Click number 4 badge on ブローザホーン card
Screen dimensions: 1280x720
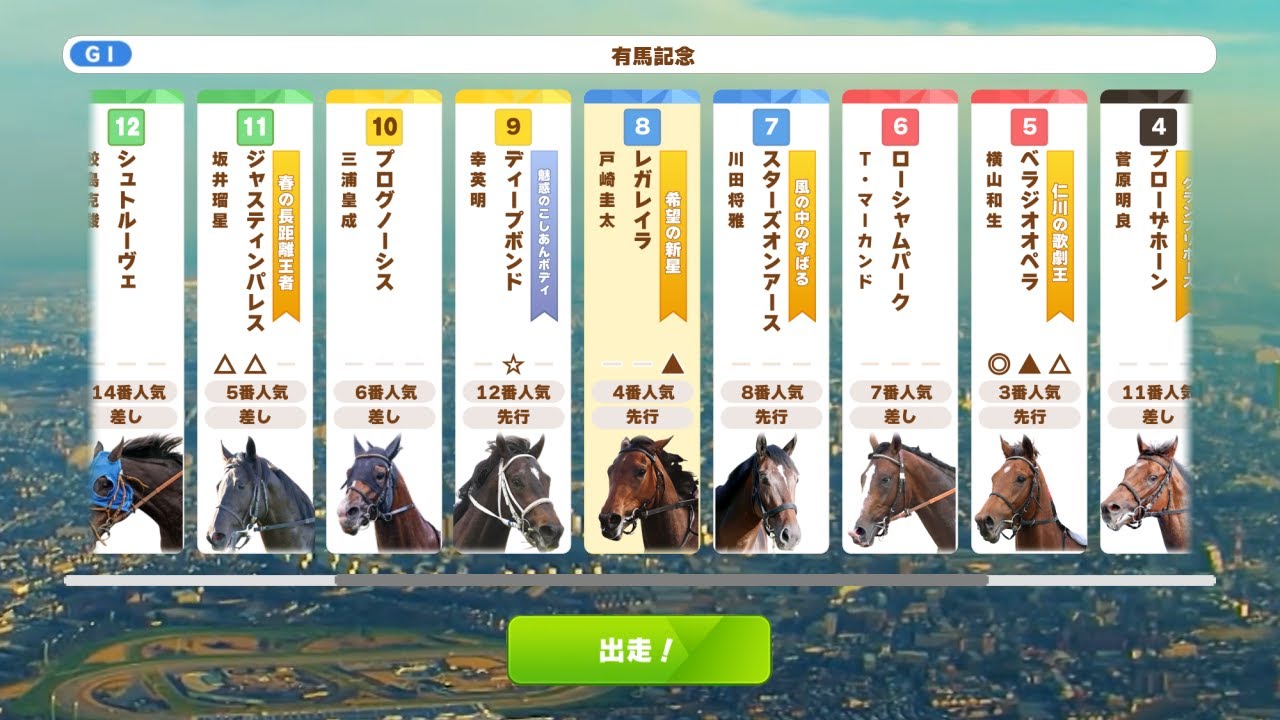click(x=1159, y=127)
